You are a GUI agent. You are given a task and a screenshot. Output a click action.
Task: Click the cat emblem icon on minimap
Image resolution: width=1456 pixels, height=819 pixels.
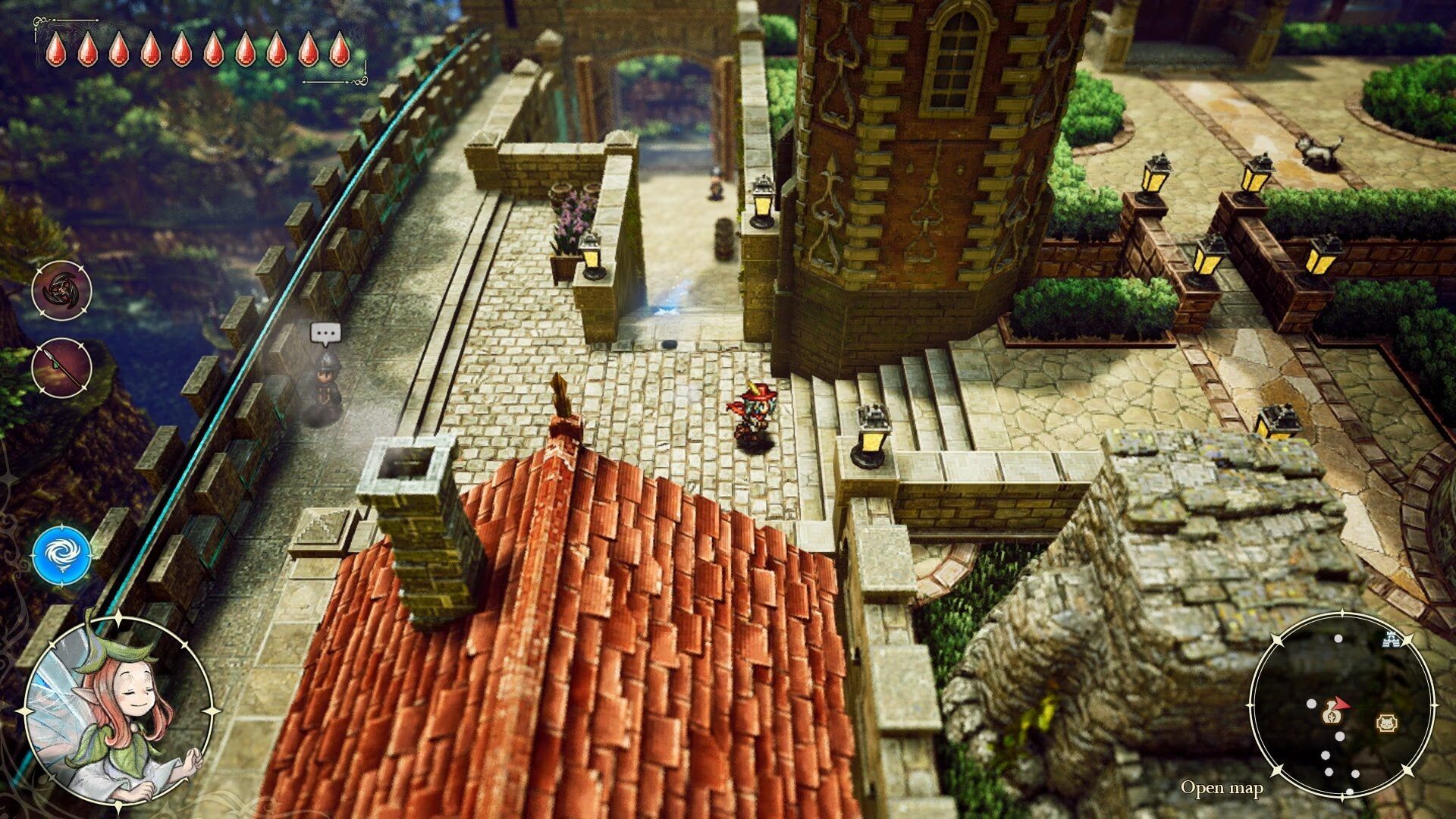1388,721
